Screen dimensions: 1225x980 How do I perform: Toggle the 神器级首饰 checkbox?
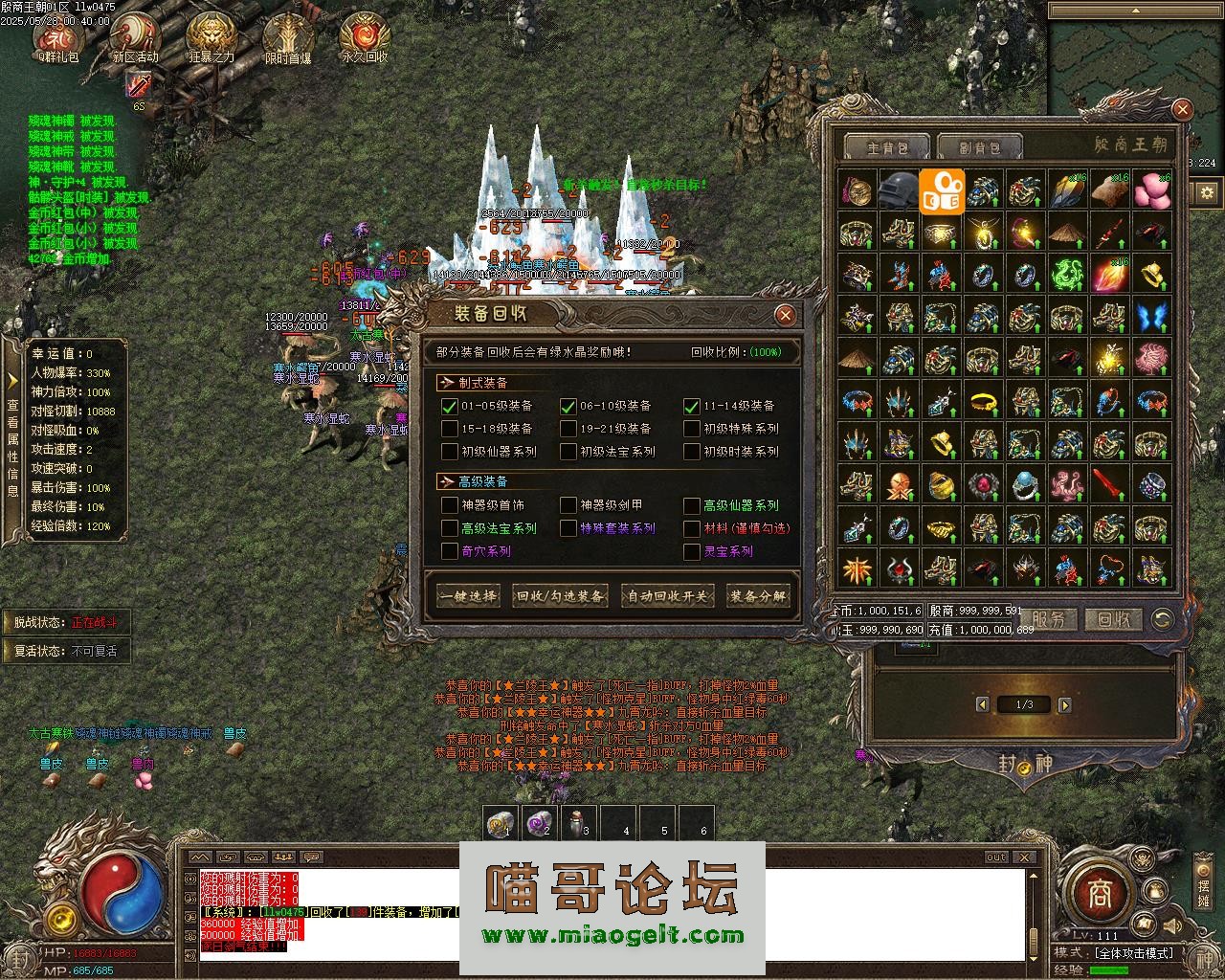click(x=450, y=505)
